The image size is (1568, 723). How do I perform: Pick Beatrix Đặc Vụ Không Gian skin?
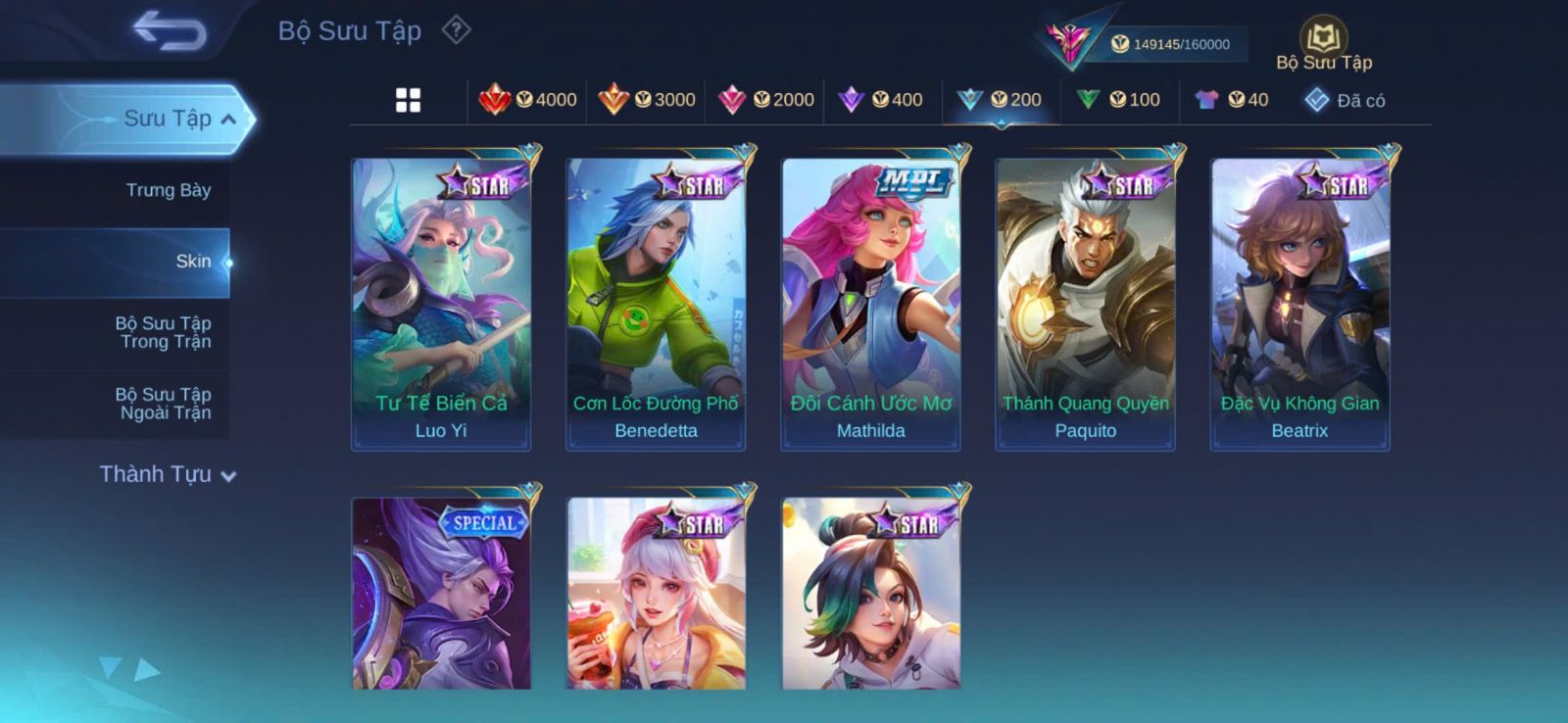1299,304
